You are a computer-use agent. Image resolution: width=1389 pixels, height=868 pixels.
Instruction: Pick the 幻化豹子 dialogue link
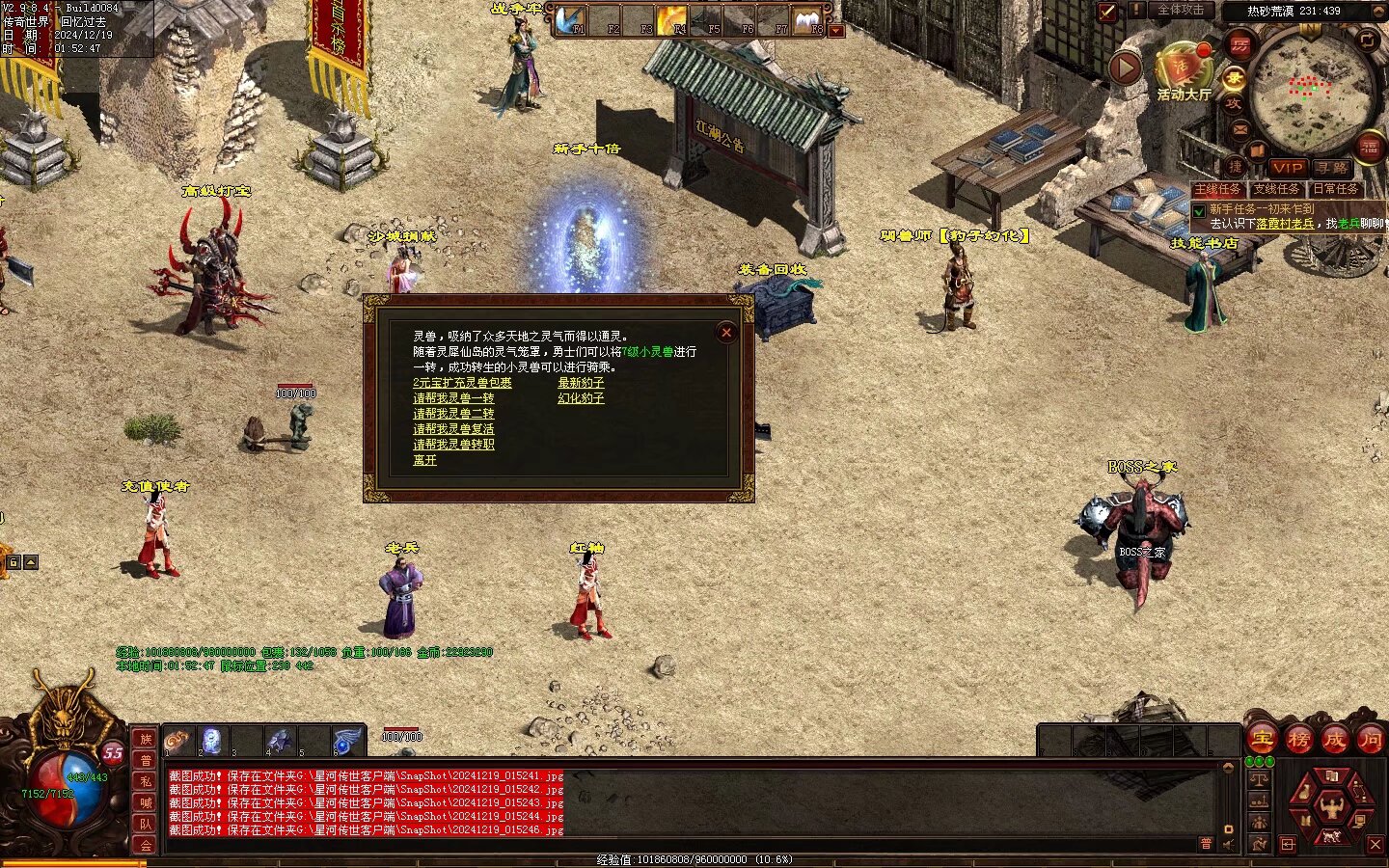[x=581, y=398]
